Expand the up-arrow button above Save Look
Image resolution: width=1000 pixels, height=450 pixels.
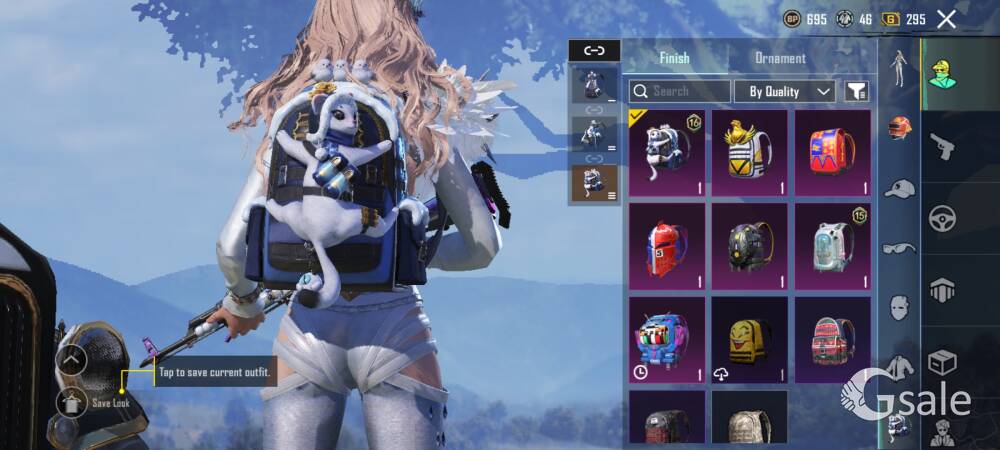(x=71, y=359)
